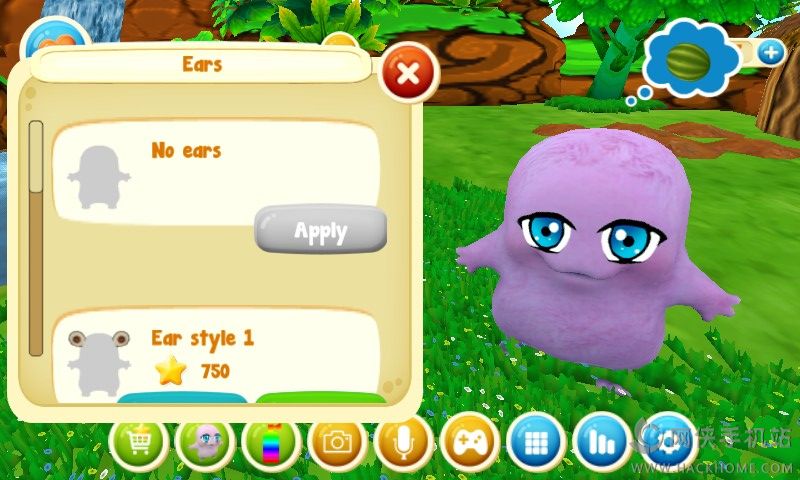Open the blue grid menu button
This screenshot has height=480, width=800.
point(536,443)
